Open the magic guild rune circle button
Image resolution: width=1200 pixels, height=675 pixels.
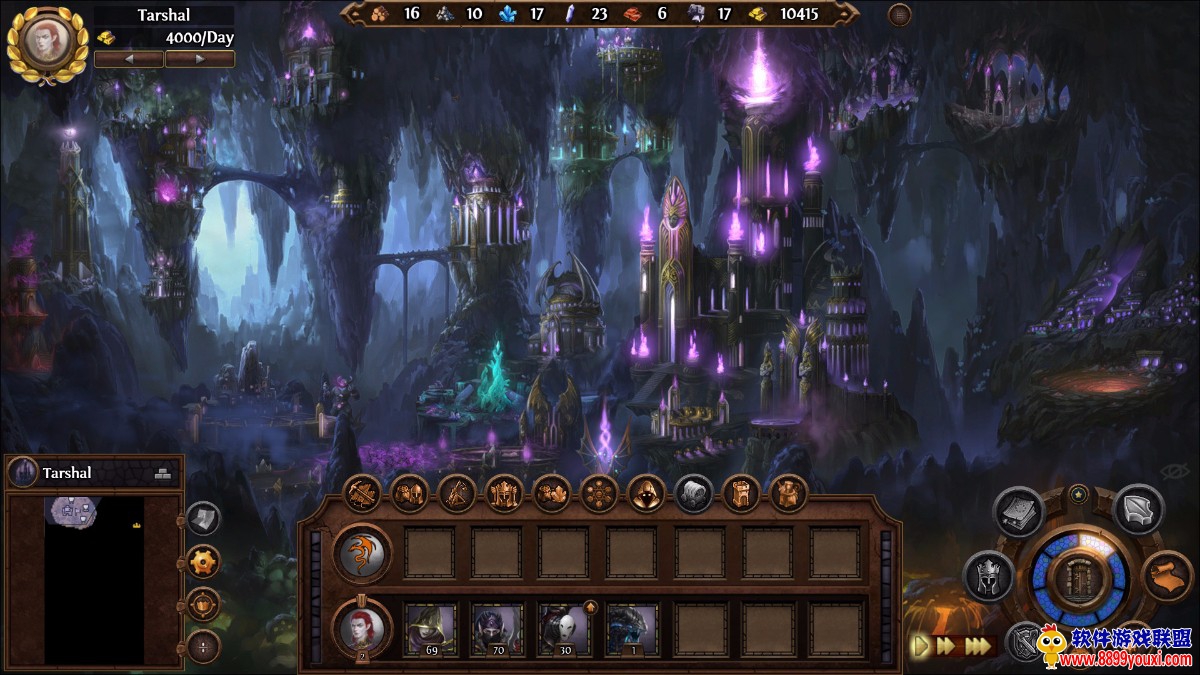pos(599,493)
